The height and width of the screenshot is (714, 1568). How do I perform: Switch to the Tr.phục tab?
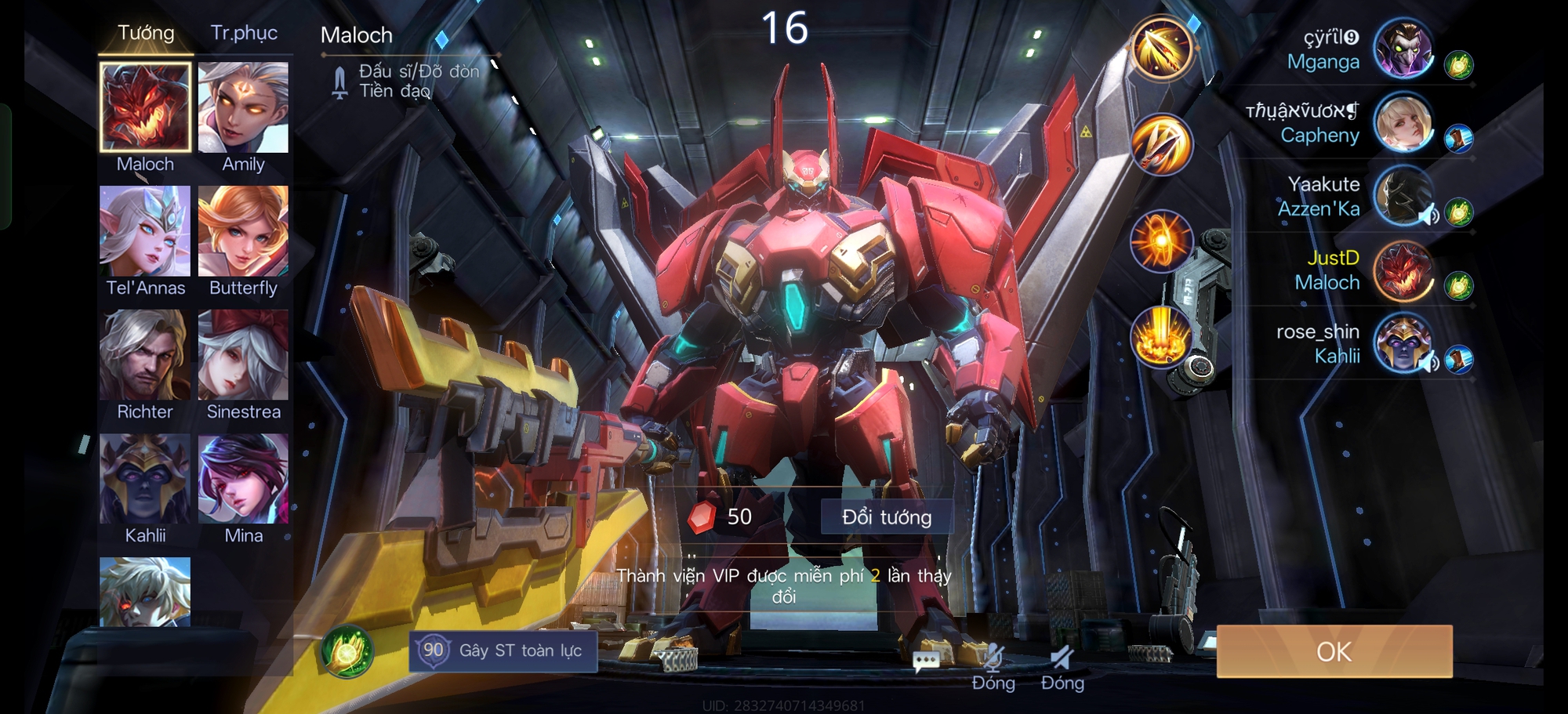click(x=244, y=33)
